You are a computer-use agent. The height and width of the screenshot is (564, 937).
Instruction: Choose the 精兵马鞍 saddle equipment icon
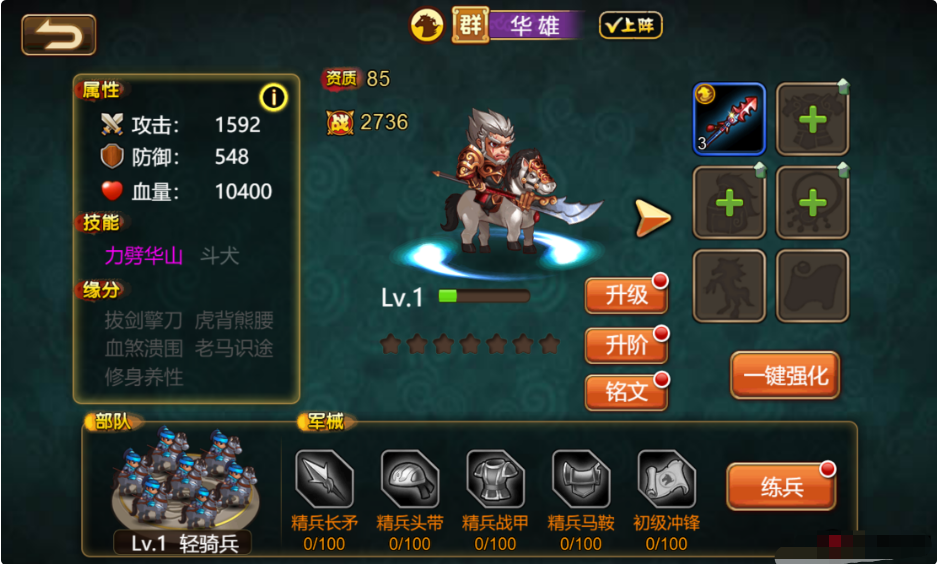(x=581, y=480)
